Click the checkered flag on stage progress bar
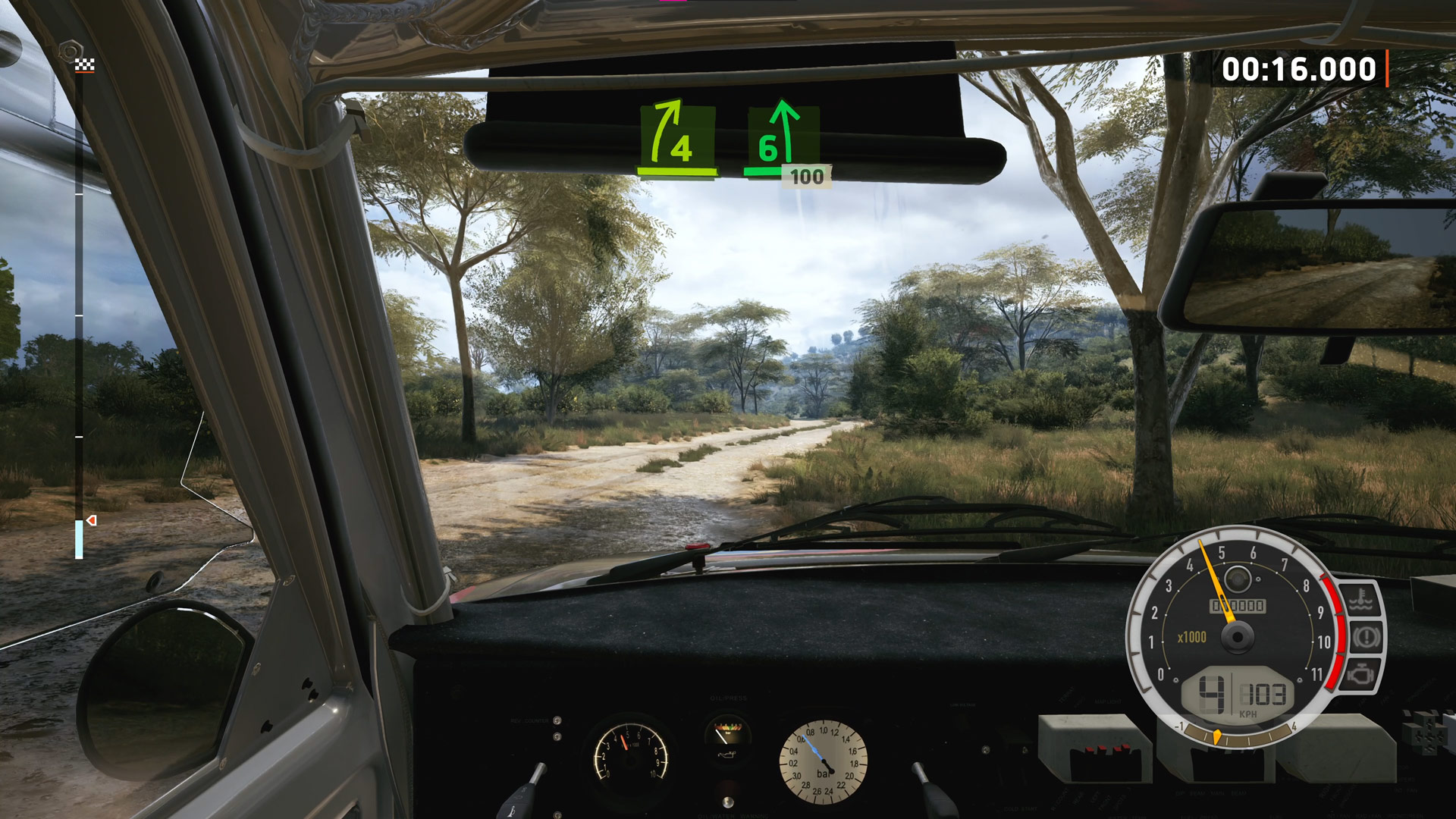Viewport: 1456px width, 819px height. pyautogui.click(x=84, y=65)
